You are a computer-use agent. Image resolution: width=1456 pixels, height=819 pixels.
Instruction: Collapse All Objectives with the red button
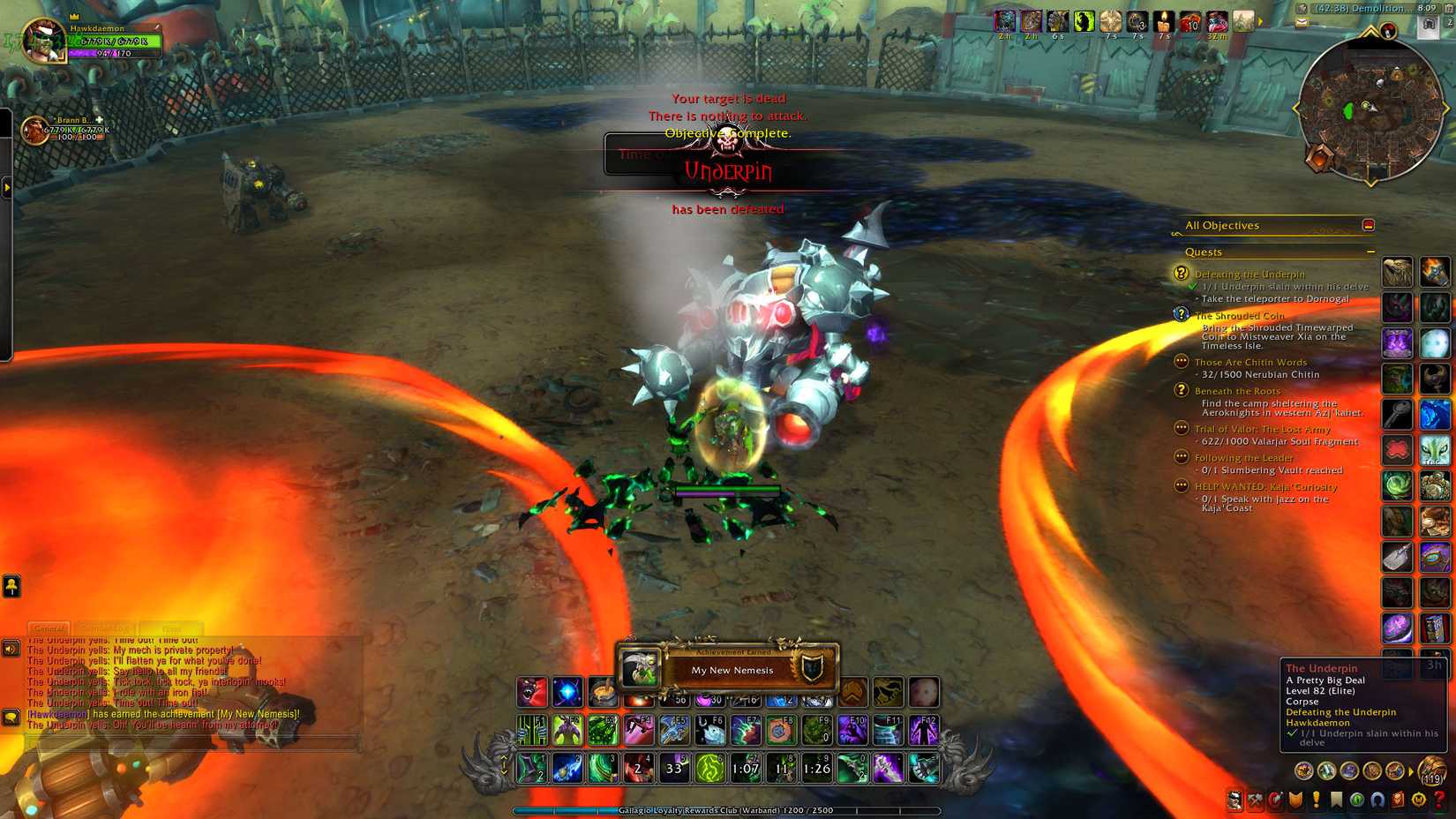tap(1369, 225)
